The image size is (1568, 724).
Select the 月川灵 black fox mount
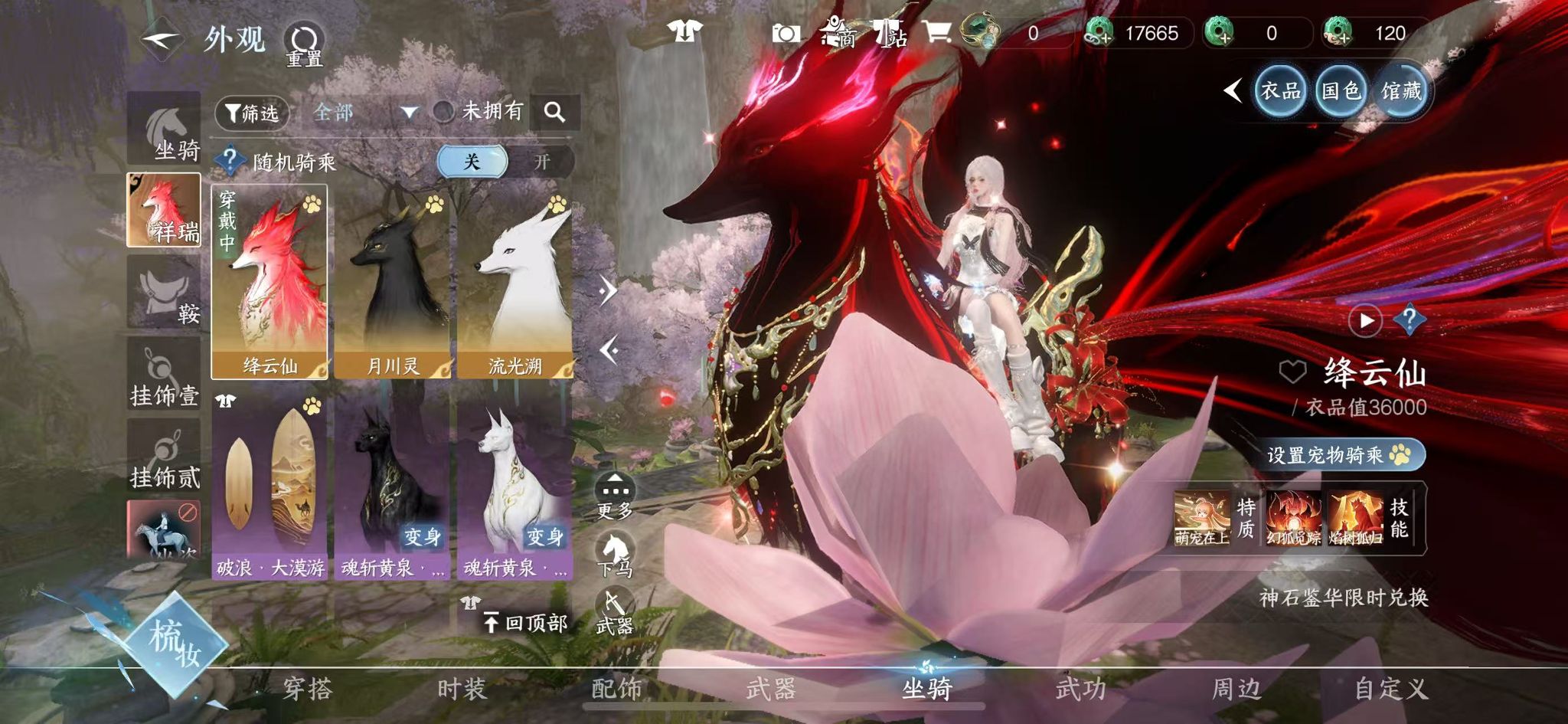point(392,282)
